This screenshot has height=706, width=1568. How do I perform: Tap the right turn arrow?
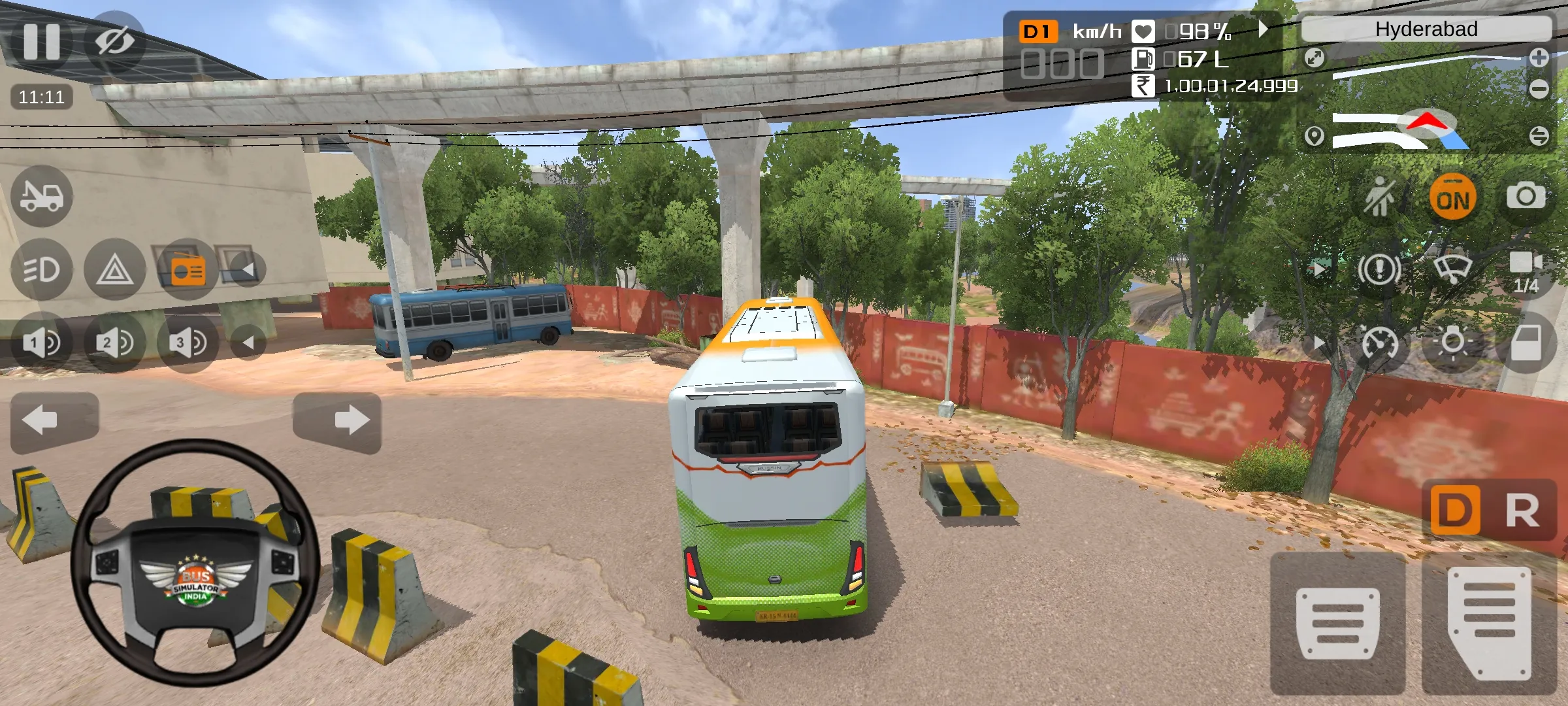tap(337, 421)
